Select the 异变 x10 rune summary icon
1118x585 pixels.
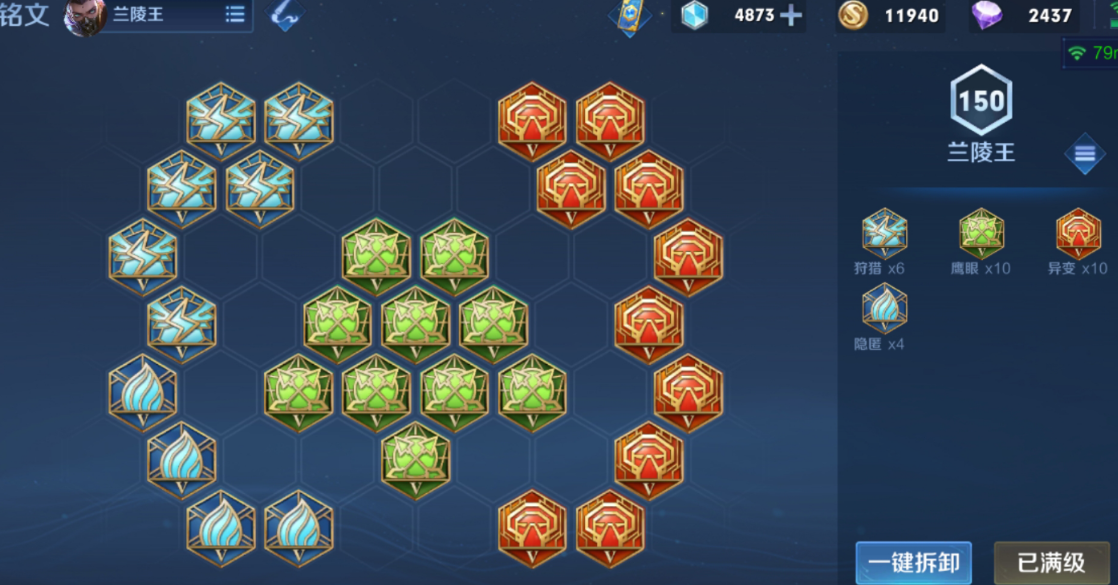tap(1078, 234)
